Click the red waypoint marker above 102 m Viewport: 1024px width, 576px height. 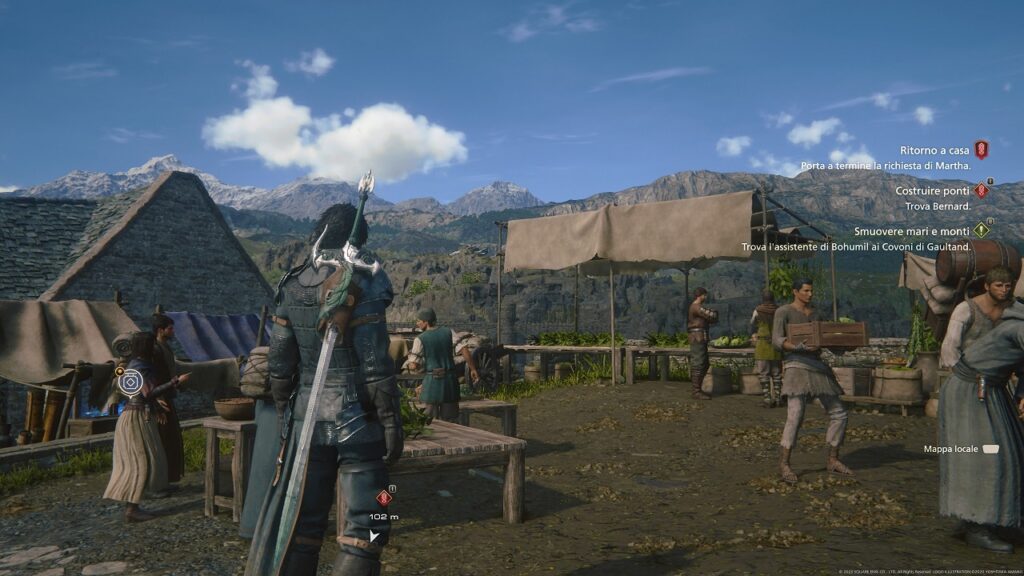click(x=383, y=497)
